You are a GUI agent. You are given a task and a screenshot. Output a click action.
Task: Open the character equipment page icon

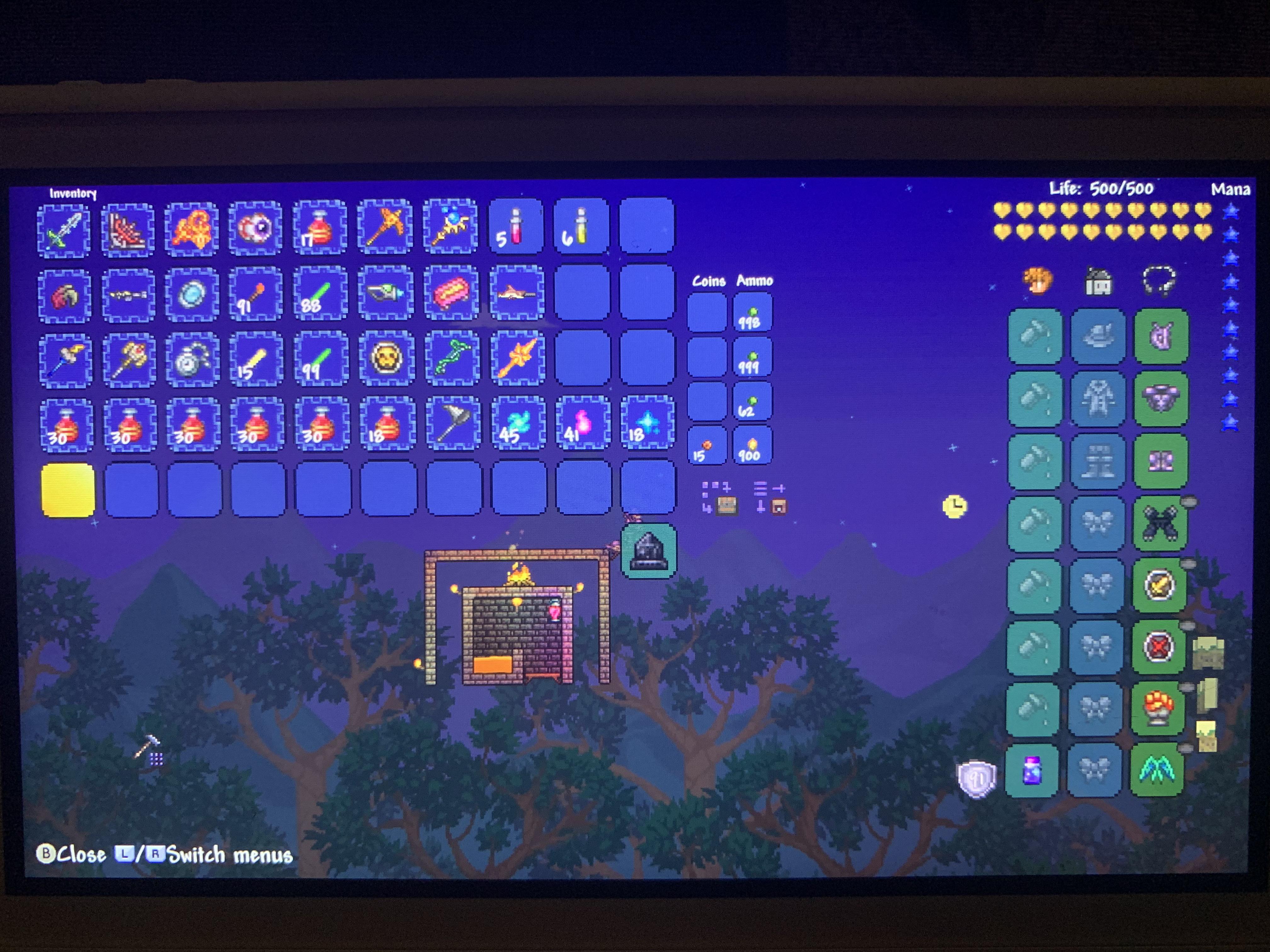point(1038,280)
